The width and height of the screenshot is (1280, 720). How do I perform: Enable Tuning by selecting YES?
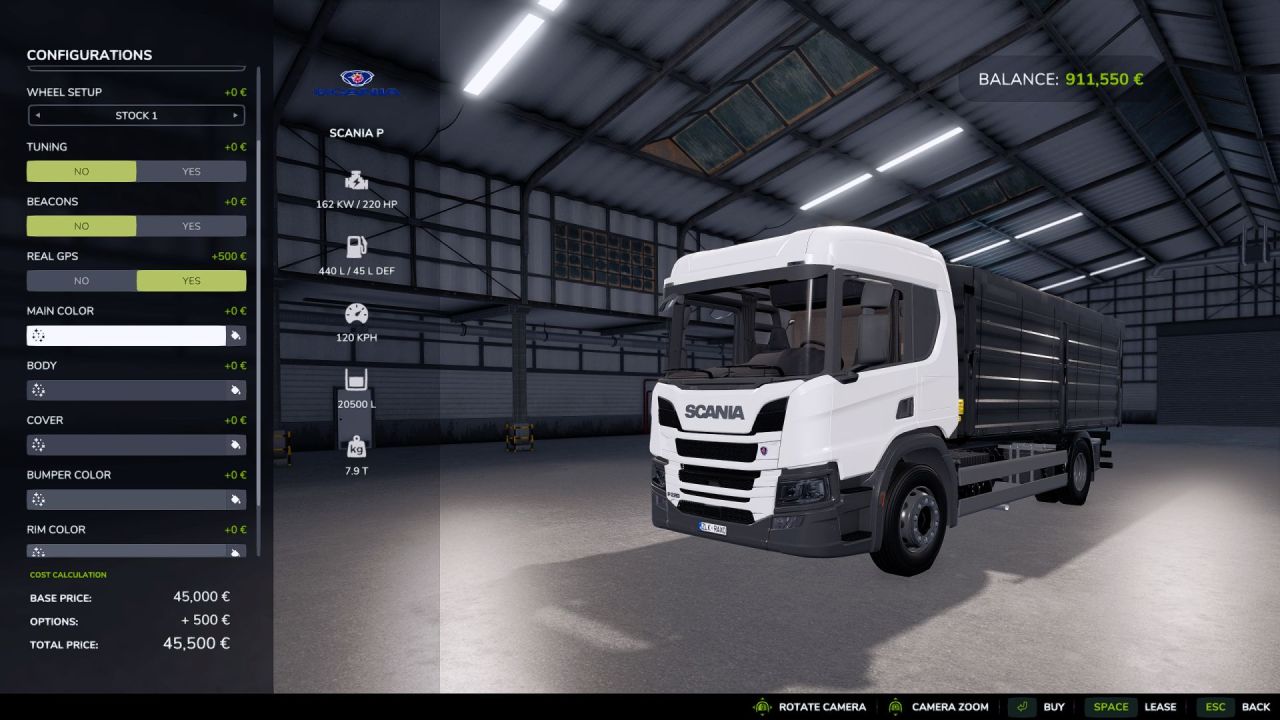190,171
